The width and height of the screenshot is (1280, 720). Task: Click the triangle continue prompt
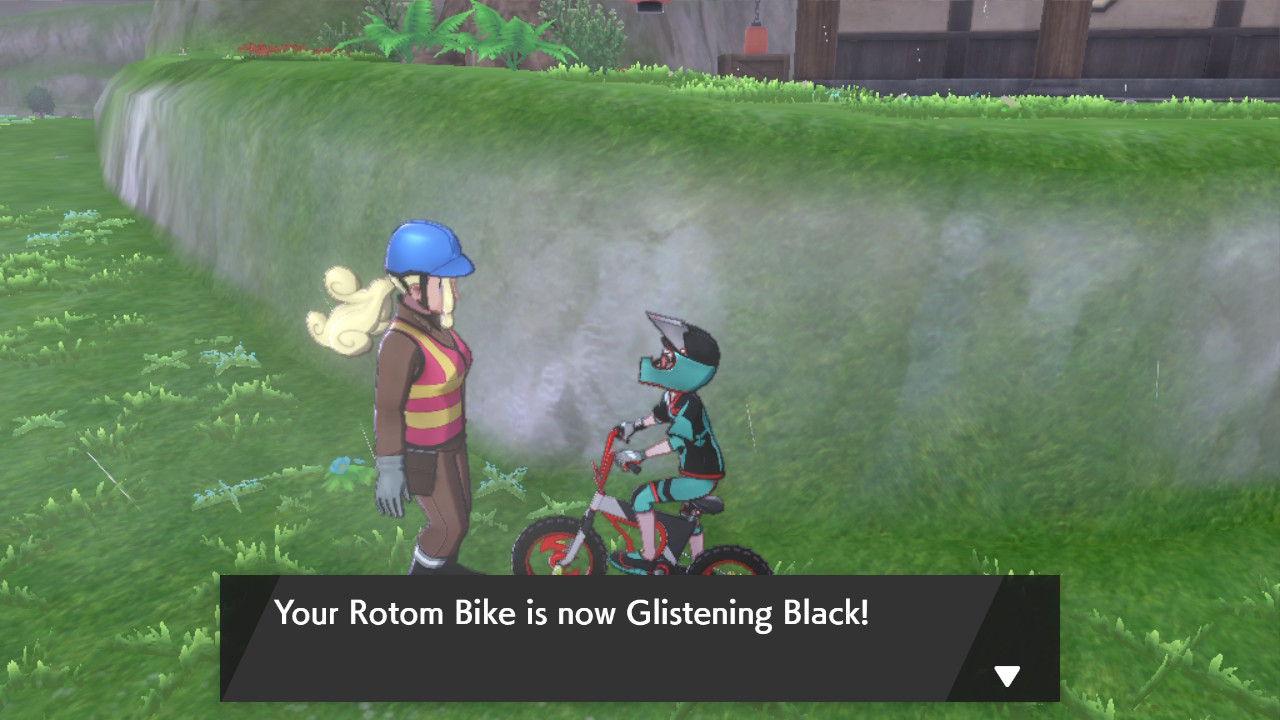[x=1006, y=676]
